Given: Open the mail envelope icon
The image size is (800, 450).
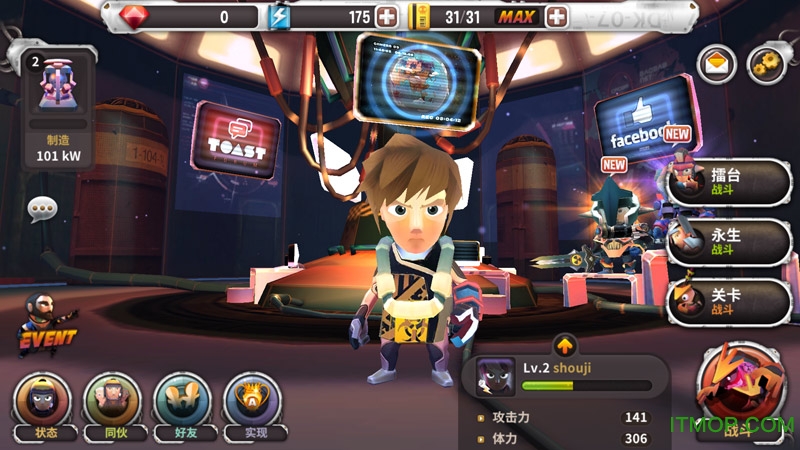Looking at the screenshot, I should pyautogui.click(x=717, y=65).
